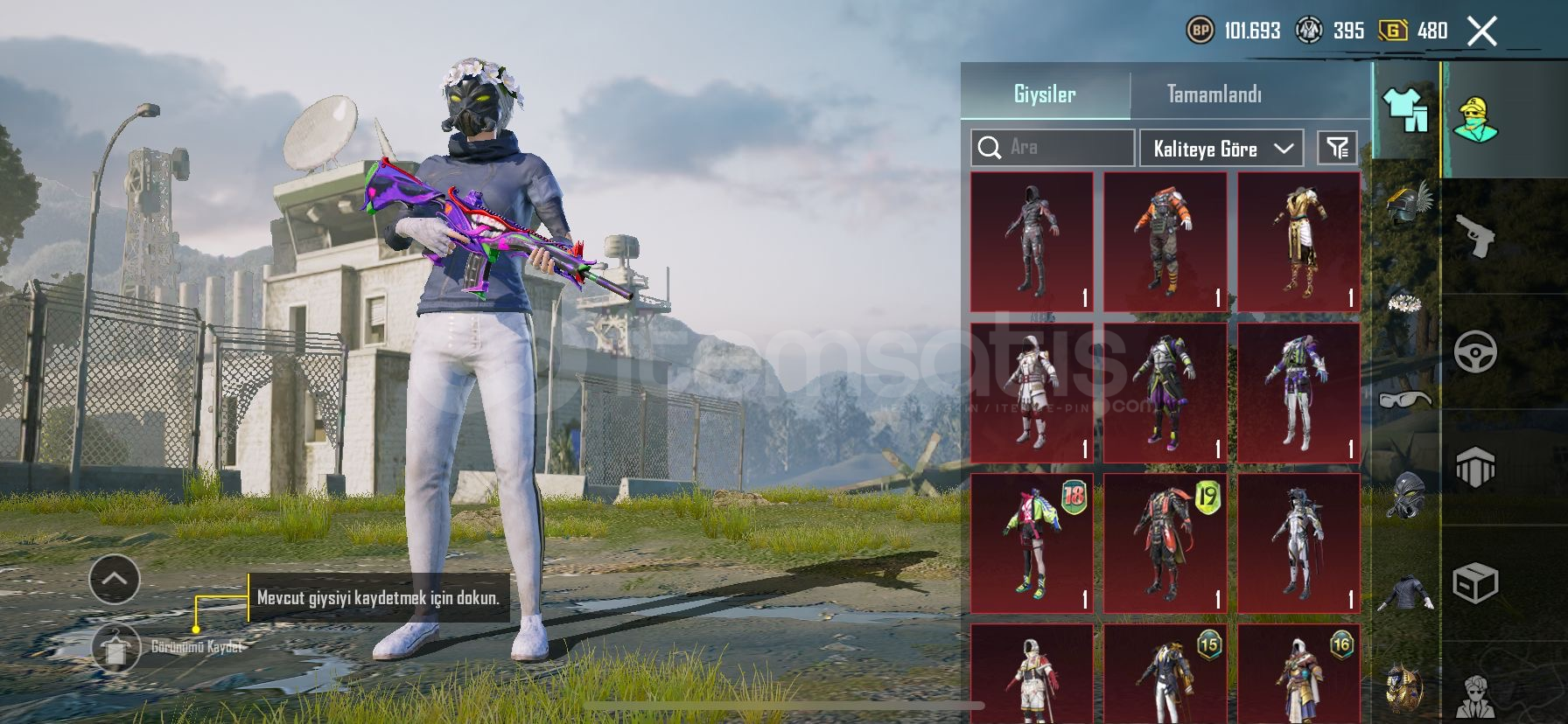The height and width of the screenshot is (724, 1568).
Task: Open the filter funnel button
Action: coord(1337,148)
